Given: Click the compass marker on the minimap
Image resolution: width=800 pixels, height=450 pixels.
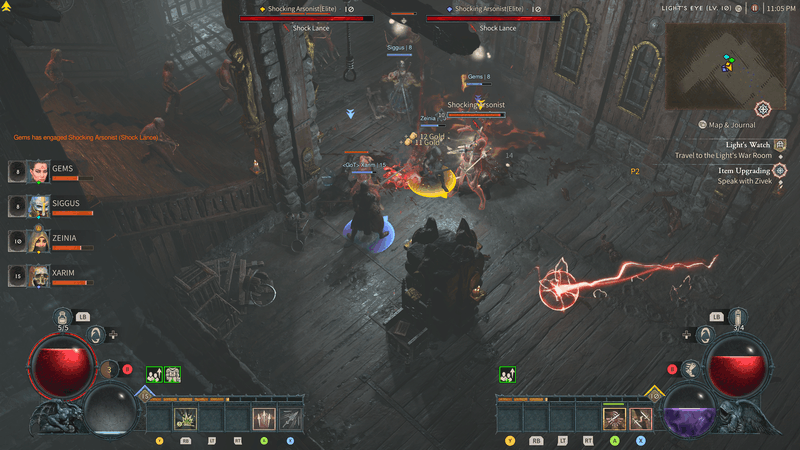Looking at the screenshot, I should point(763,108).
